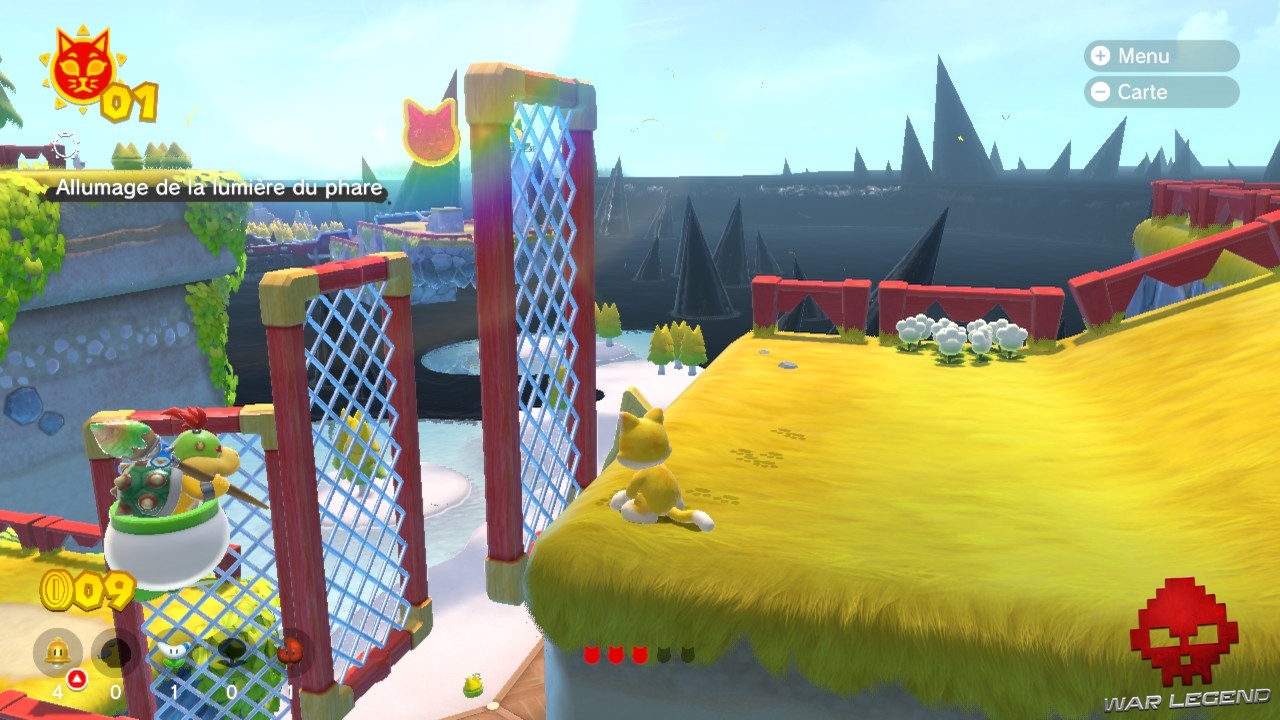This screenshot has height=720, width=1280.
Task: Select the Super Bell item in storage
Action: [x=57, y=650]
